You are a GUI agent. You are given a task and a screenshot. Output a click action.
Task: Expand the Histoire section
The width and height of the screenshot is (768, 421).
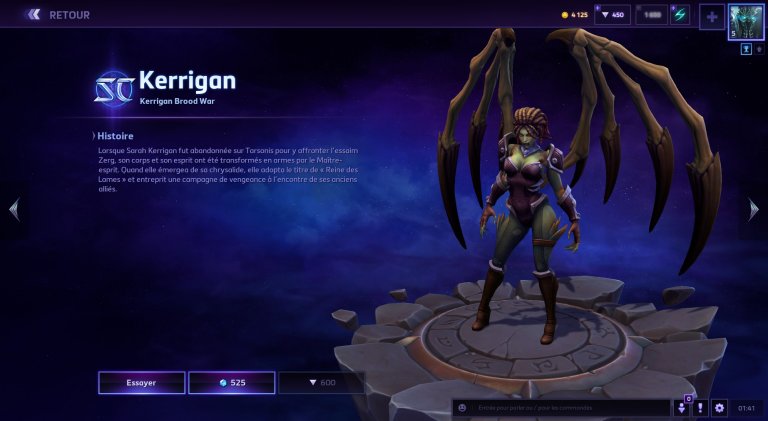(114, 135)
